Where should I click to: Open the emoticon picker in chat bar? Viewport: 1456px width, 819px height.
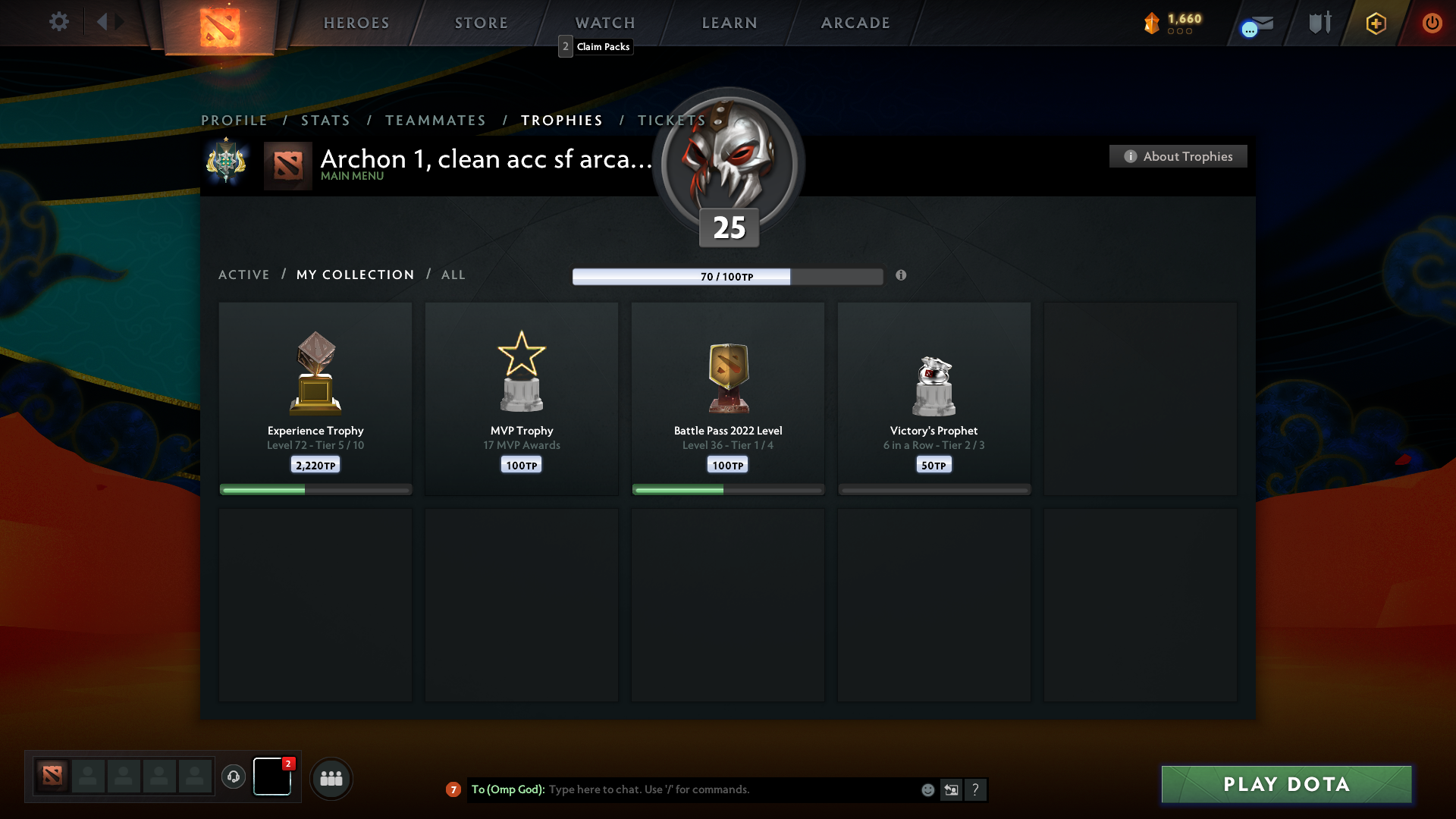pos(928,790)
